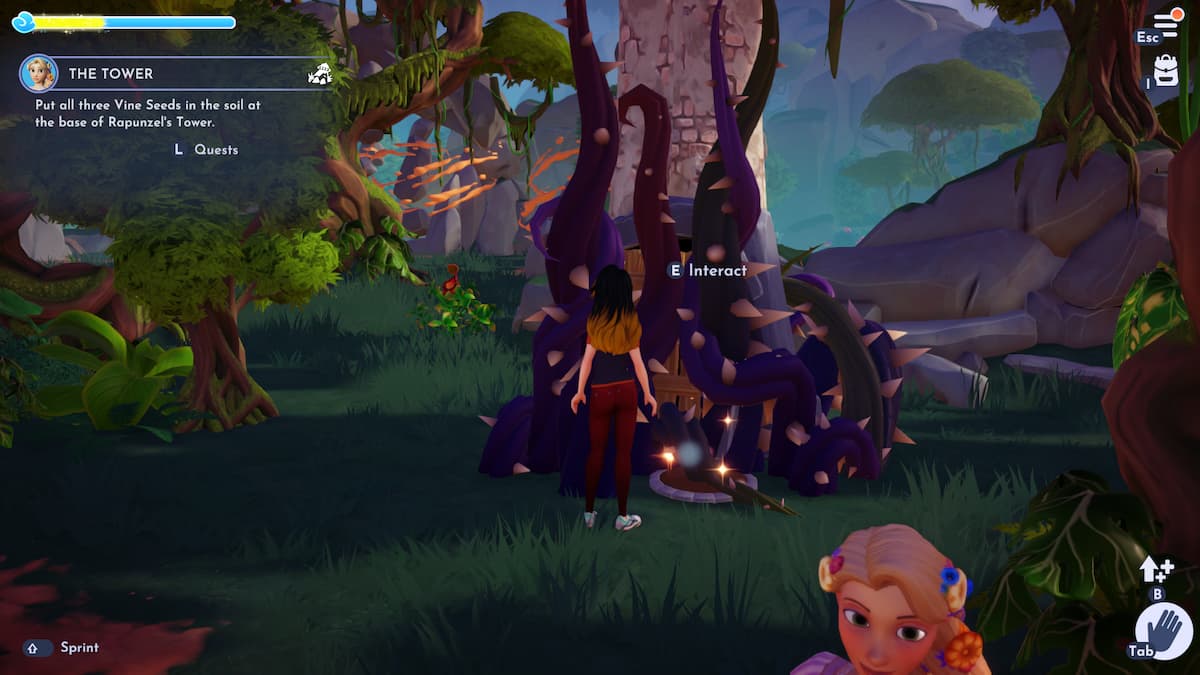Click the arrow with plus signs icon
This screenshot has height=675, width=1200.
pos(1155,569)
